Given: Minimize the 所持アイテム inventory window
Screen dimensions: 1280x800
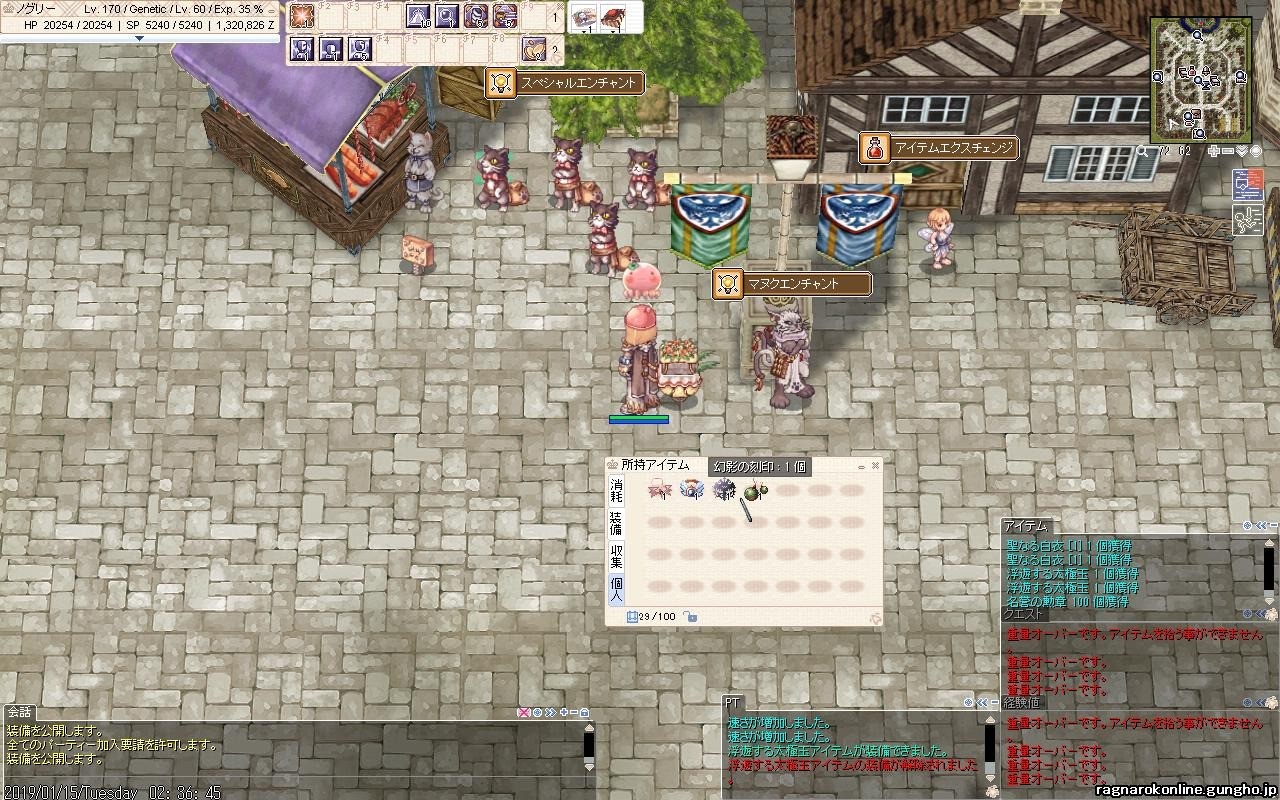Looking at the screenshot, I should tap(861, 466).
